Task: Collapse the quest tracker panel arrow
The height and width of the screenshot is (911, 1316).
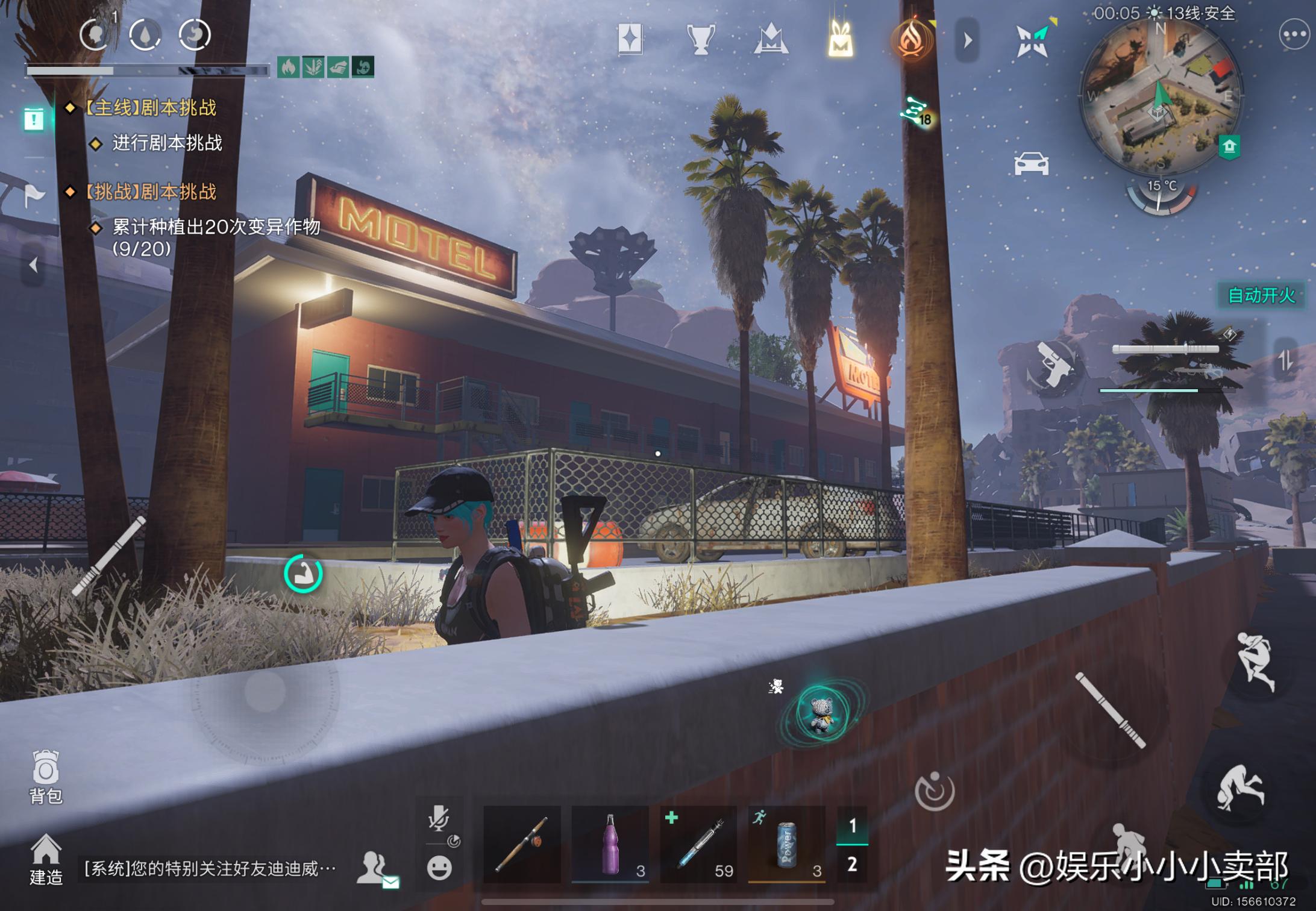Action: 33,265
